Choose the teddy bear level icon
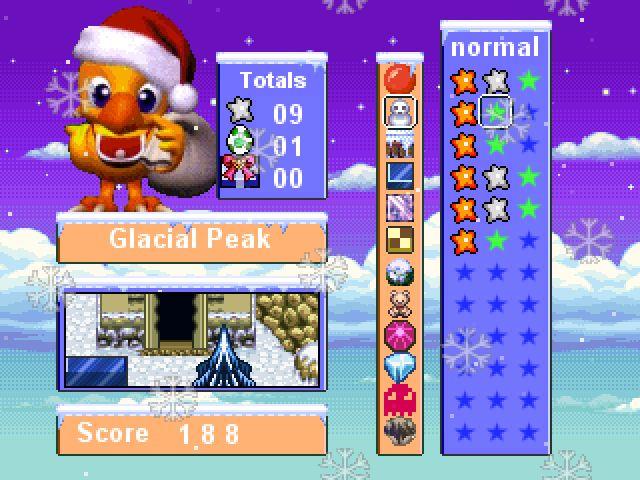This screenshot has height=480, width=640. pyautogui.click(x=400, y=303)
